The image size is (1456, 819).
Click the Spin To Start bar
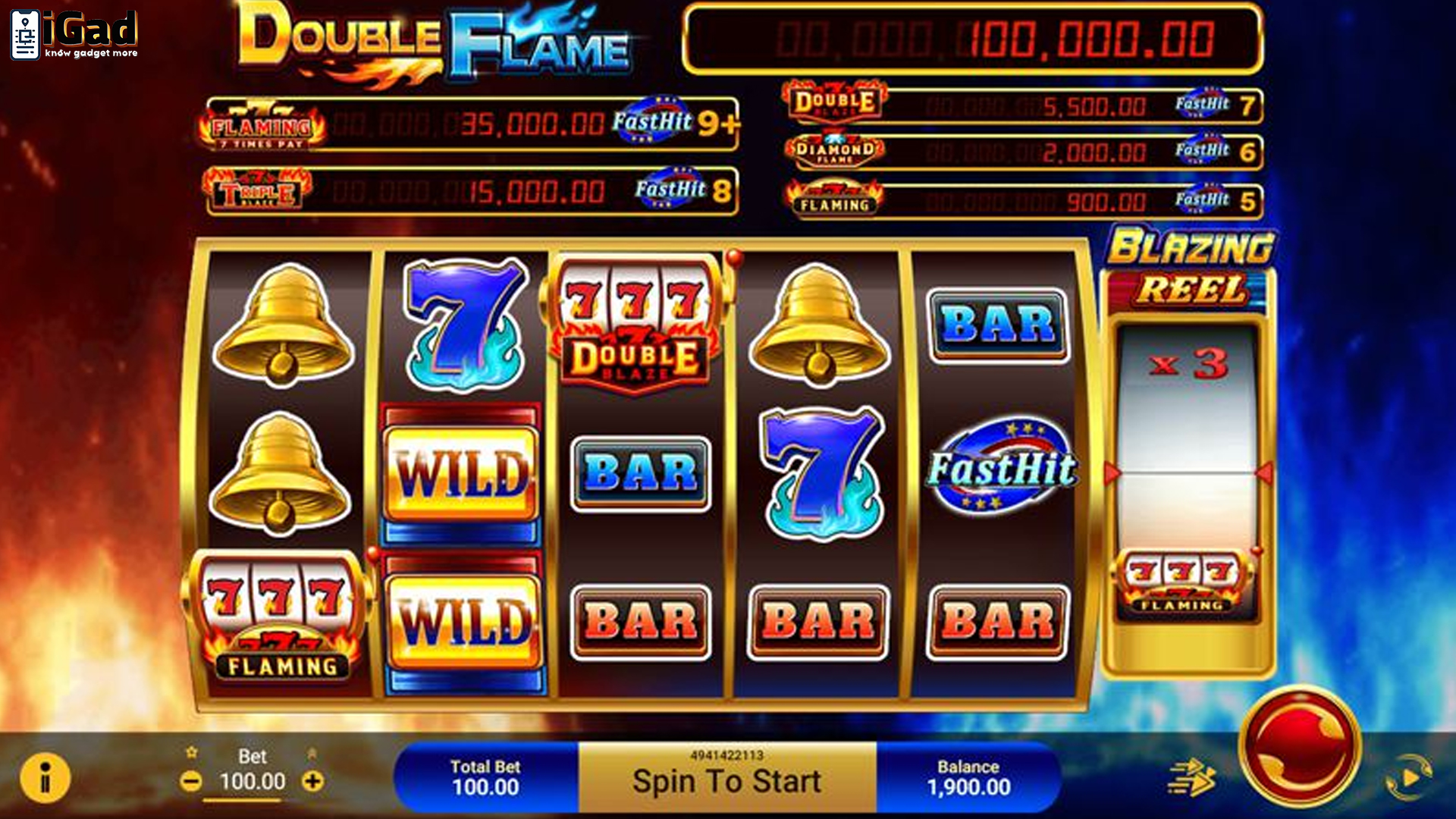pos(726,779)
